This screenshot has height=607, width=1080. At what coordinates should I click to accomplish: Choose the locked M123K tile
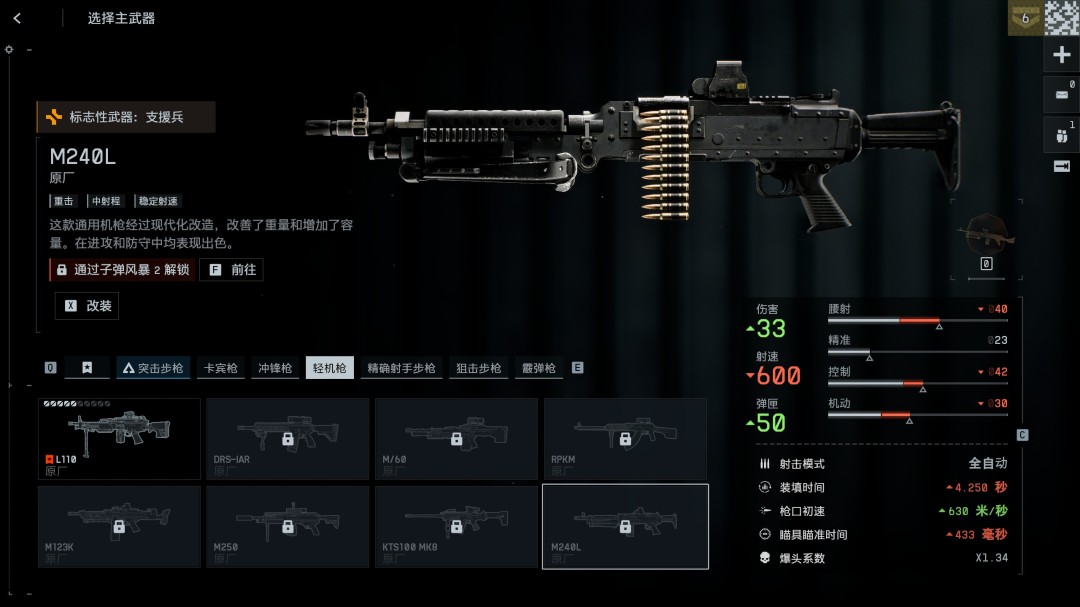click(119, 526)
